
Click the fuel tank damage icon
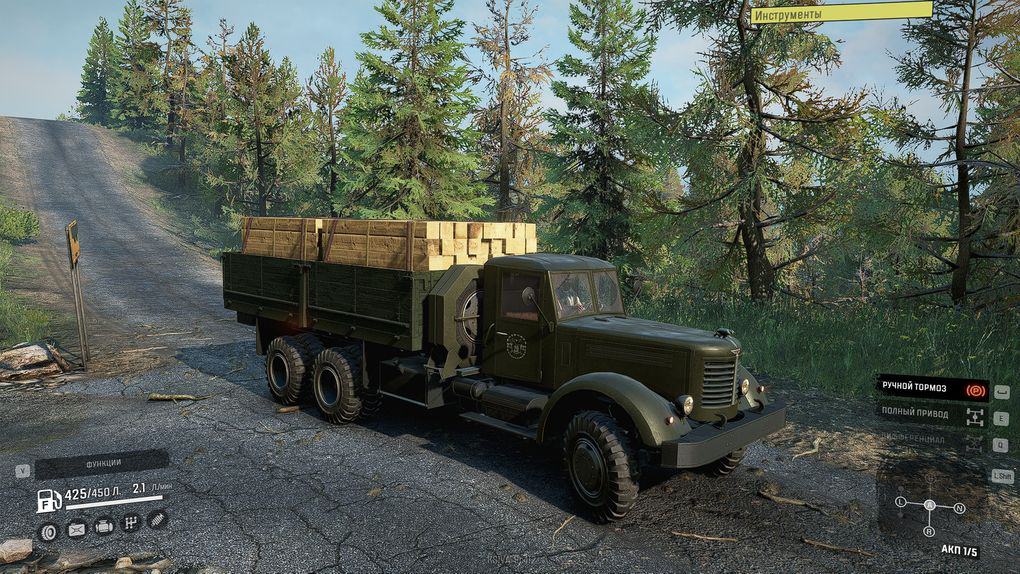(x=76, y=530)
